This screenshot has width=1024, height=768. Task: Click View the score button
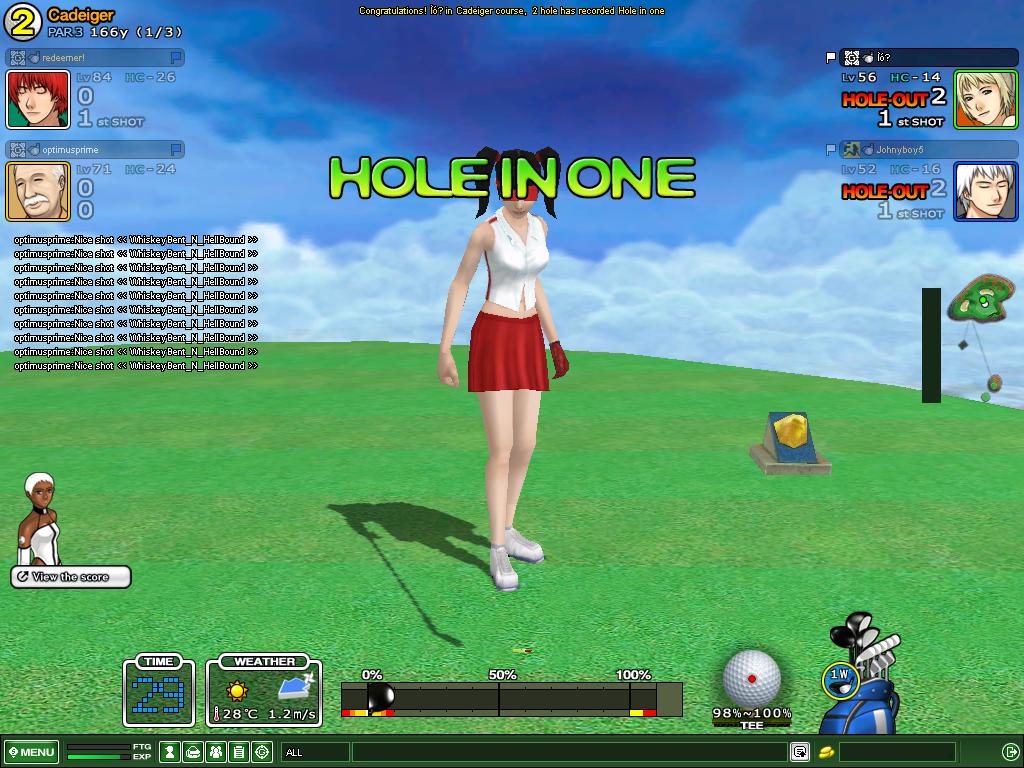71,577
